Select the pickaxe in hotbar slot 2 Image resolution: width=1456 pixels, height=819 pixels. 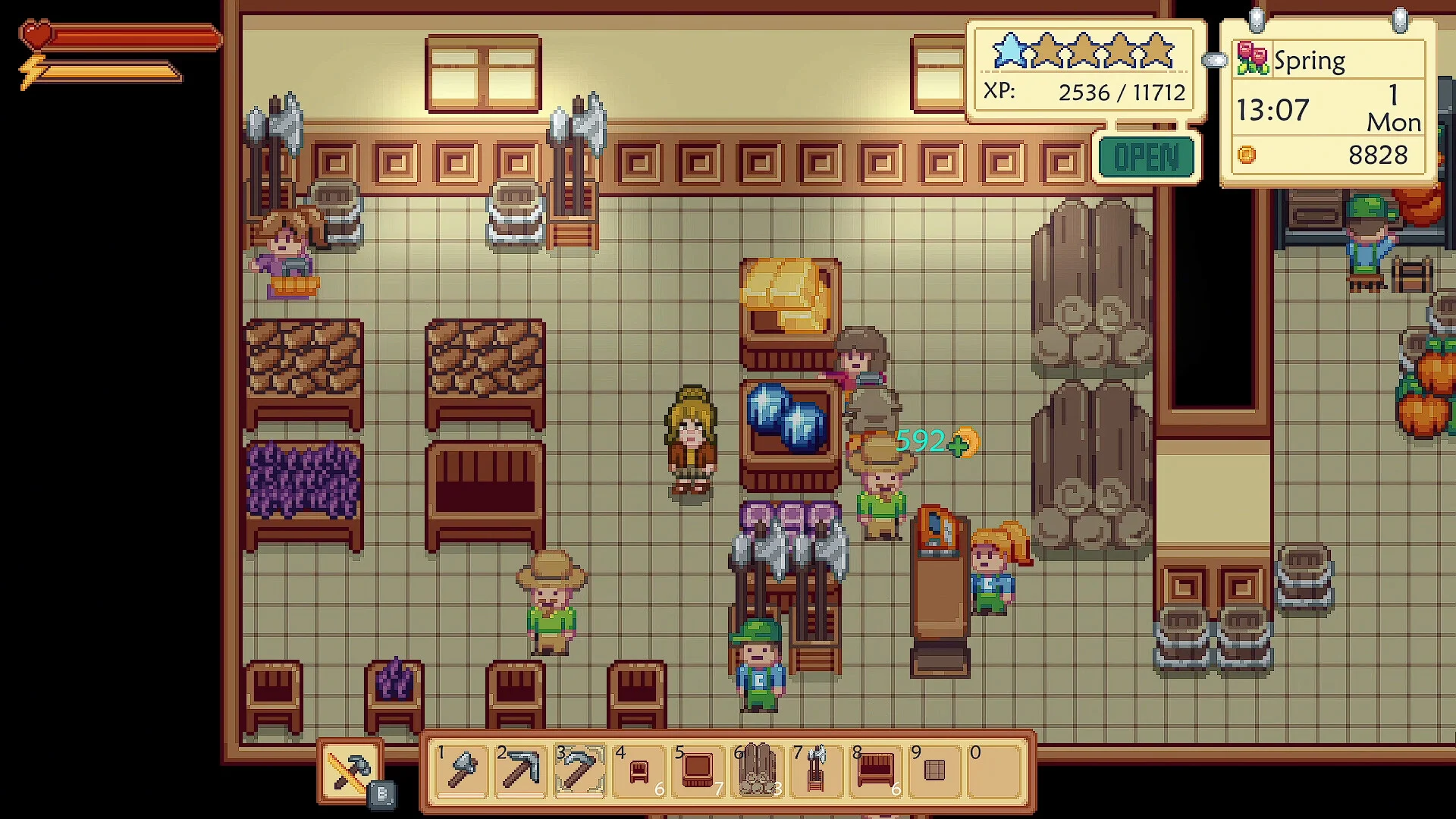pyautogui.click(x=520, y=770)
